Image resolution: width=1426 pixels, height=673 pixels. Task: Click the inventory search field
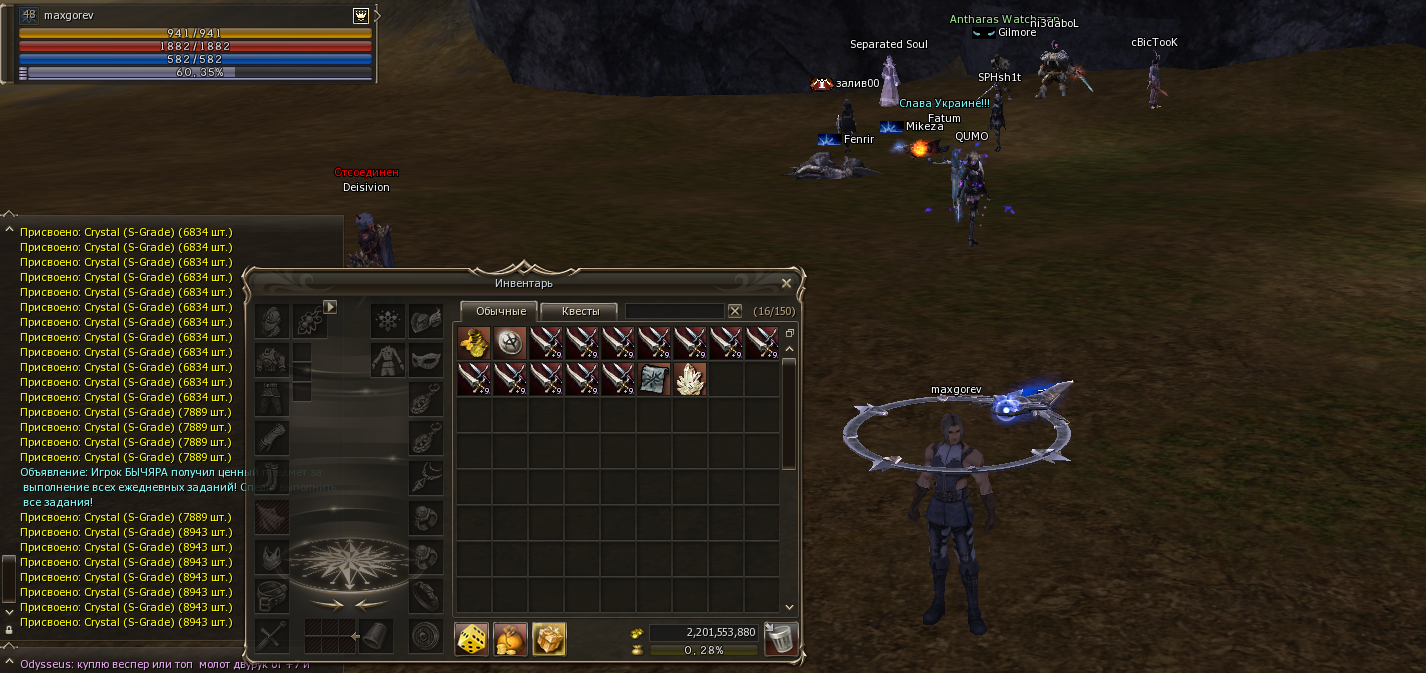point(674,311)
